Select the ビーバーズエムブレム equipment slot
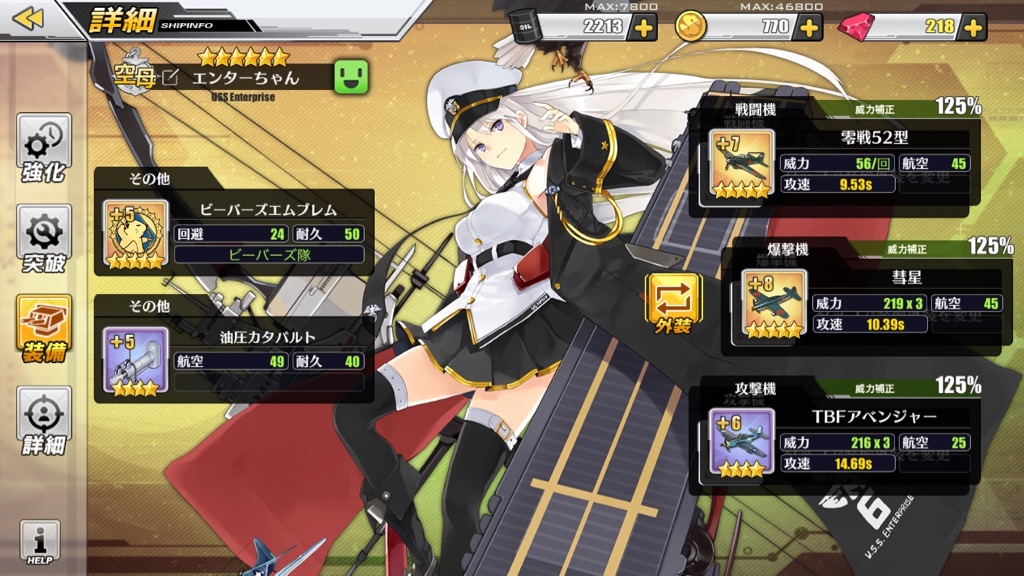Image resolution: width=1024 pixels, height=576 pixels. 234,232
